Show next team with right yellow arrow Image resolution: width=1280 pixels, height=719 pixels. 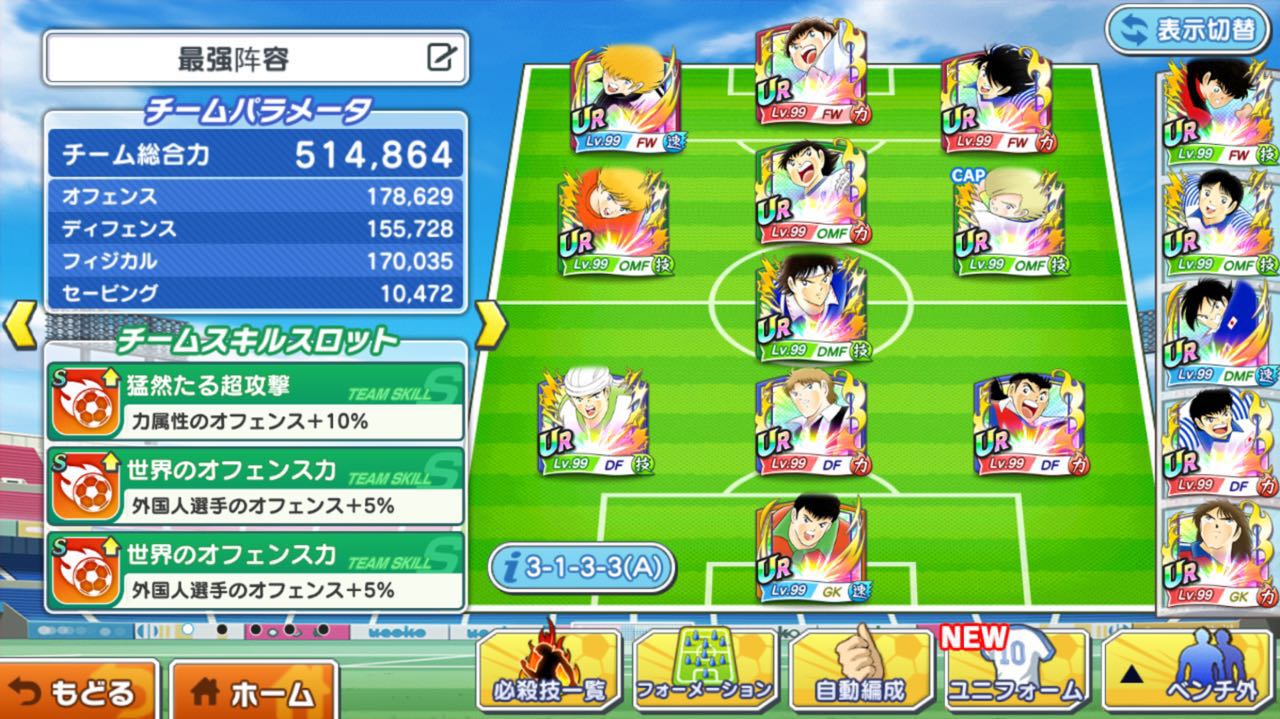coord(489,325)
